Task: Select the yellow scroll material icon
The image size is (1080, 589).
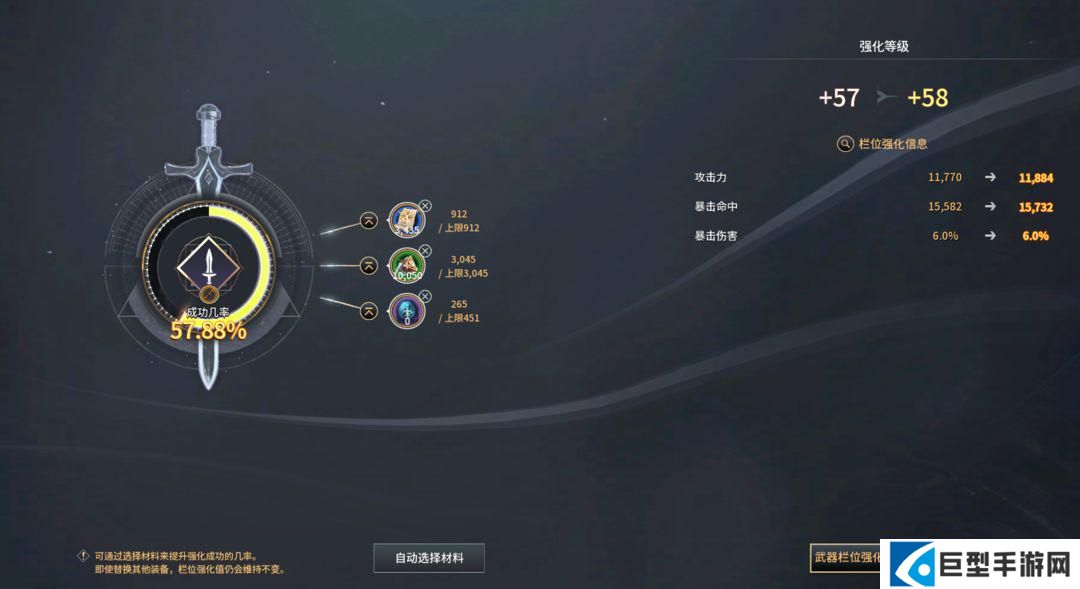Action: point(406,220)
